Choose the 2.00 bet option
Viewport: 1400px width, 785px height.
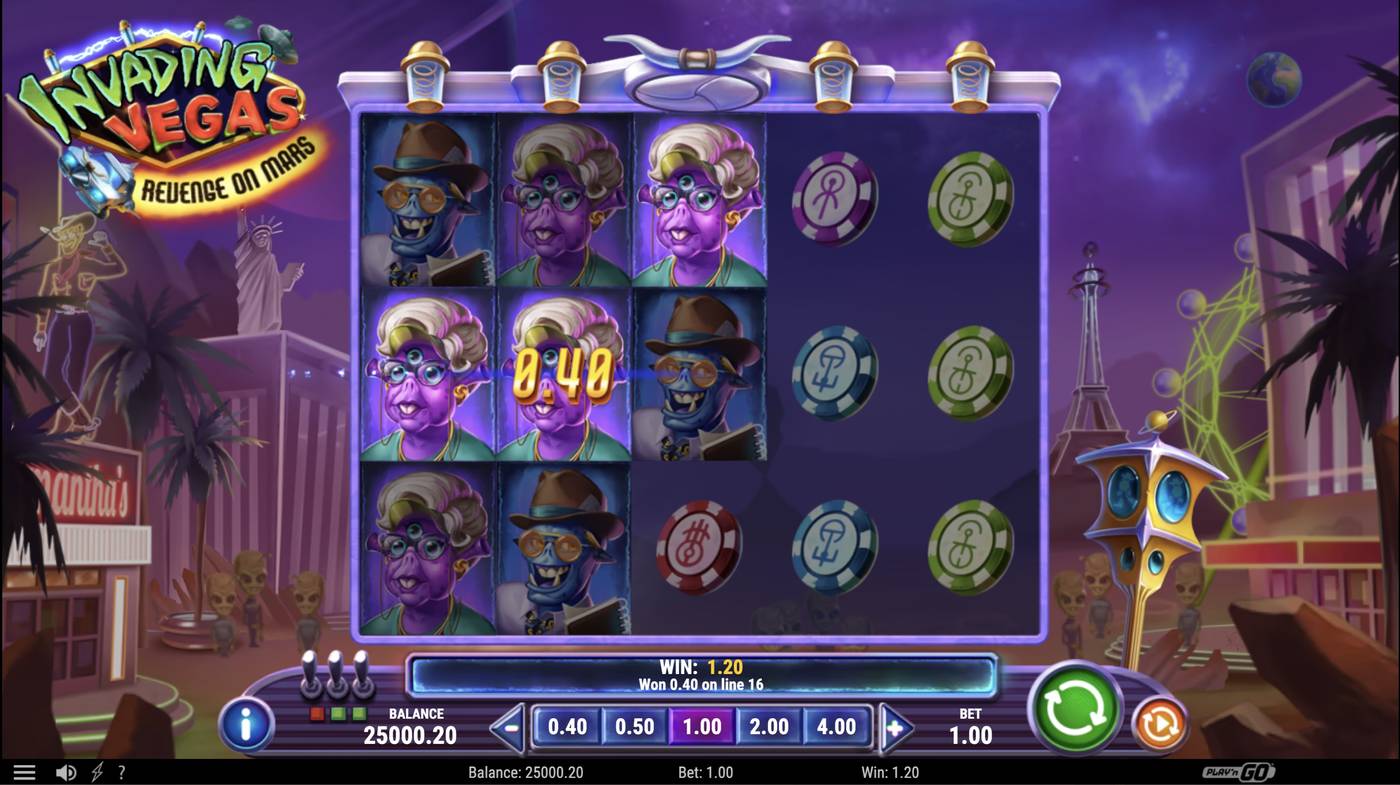(771, 725)
